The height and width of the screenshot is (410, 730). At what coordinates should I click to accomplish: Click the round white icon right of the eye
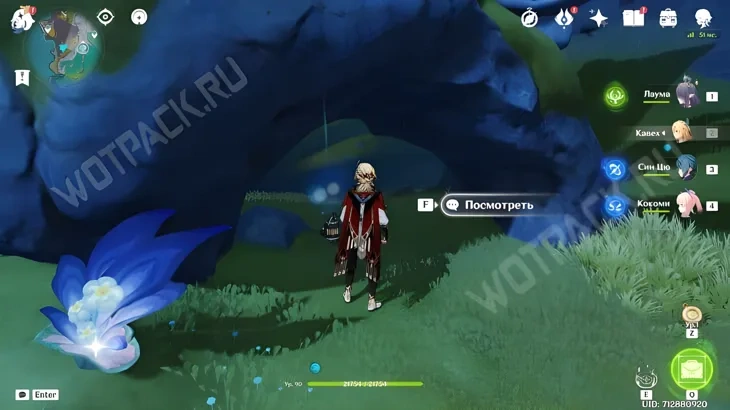pyautogui.click(x=139, y=16)
